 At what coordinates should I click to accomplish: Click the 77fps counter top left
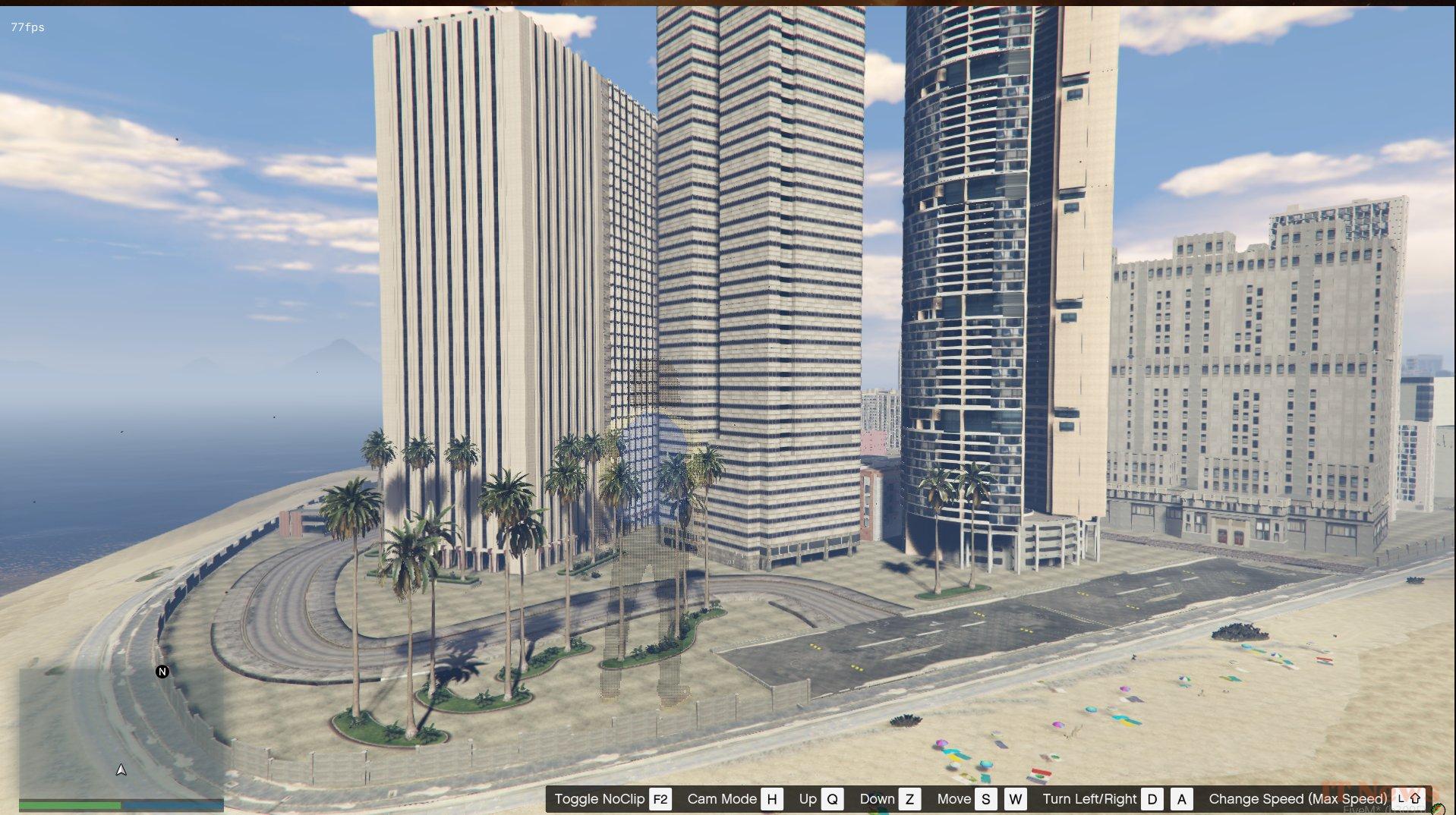(x=26, y=27)
